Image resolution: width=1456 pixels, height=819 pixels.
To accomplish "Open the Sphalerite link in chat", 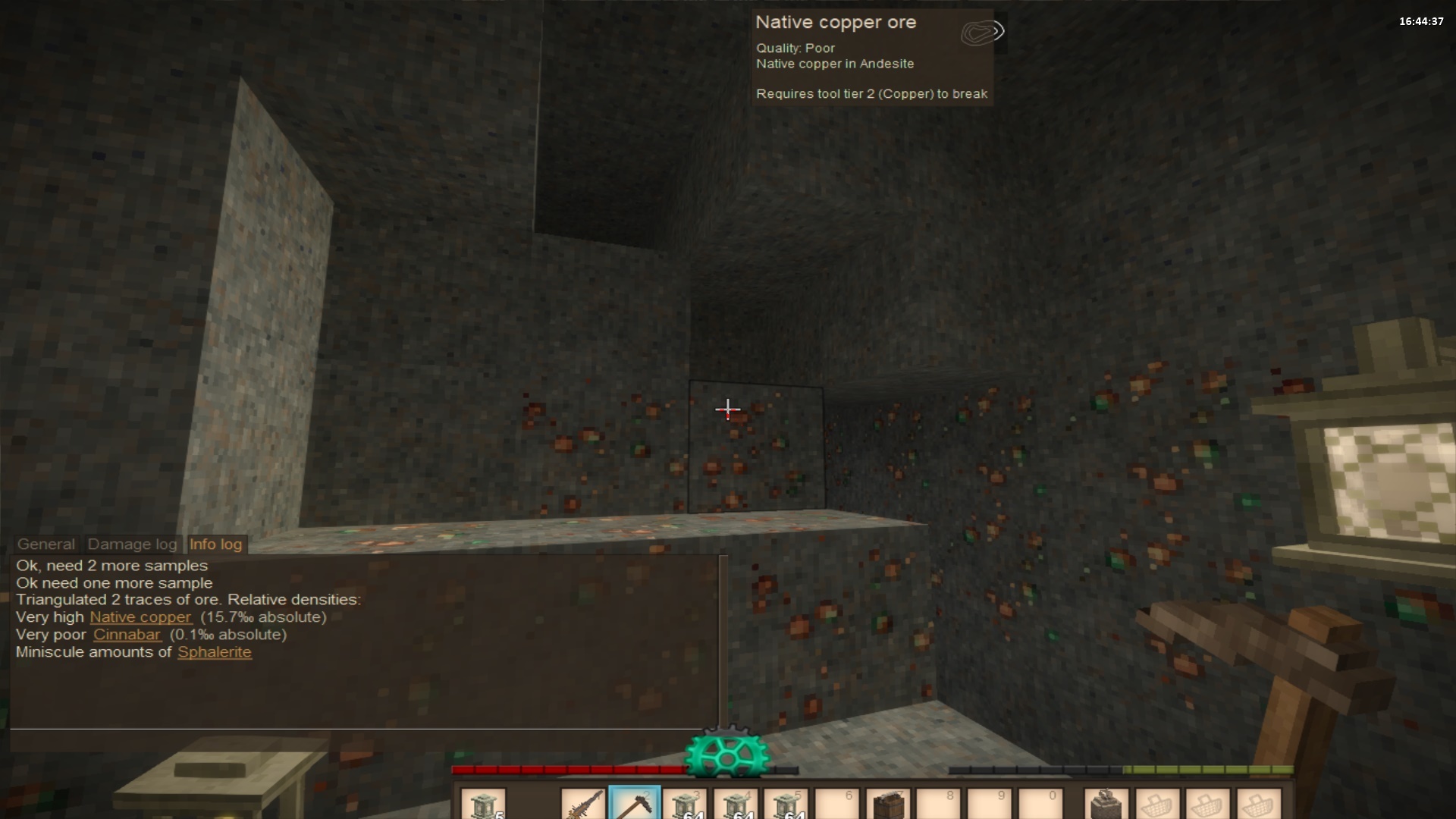I will pyautogui.click(x=215, y=652).
